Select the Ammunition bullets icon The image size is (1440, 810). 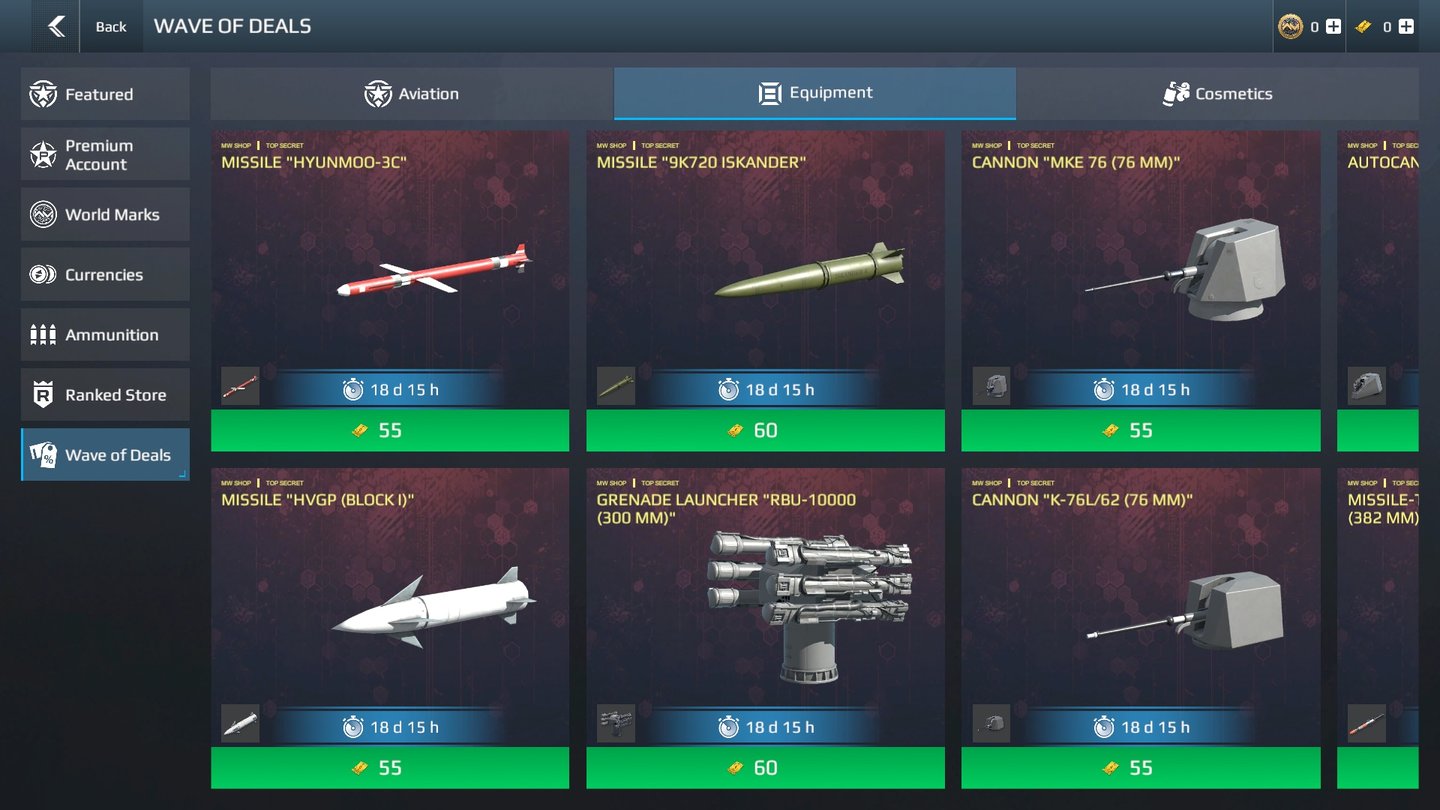40,334
